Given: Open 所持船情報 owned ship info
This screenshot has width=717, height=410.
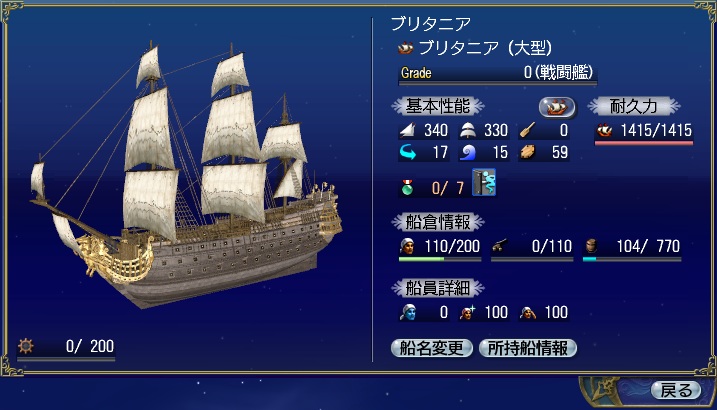Looking at the screenshot, I should 527,348.
